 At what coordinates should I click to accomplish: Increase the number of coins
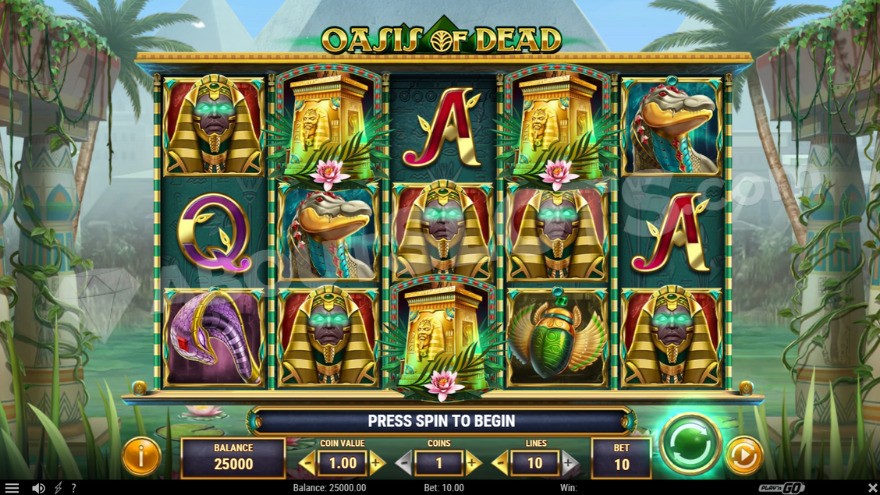coord(473,463)
